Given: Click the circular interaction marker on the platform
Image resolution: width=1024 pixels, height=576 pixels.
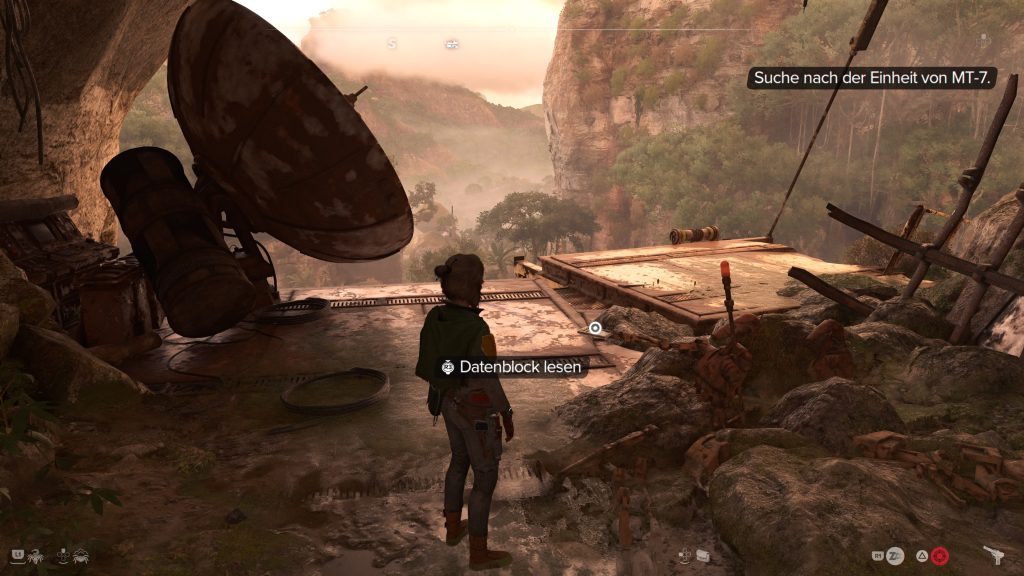Looking at the screenshot, I should coord(595,328).
